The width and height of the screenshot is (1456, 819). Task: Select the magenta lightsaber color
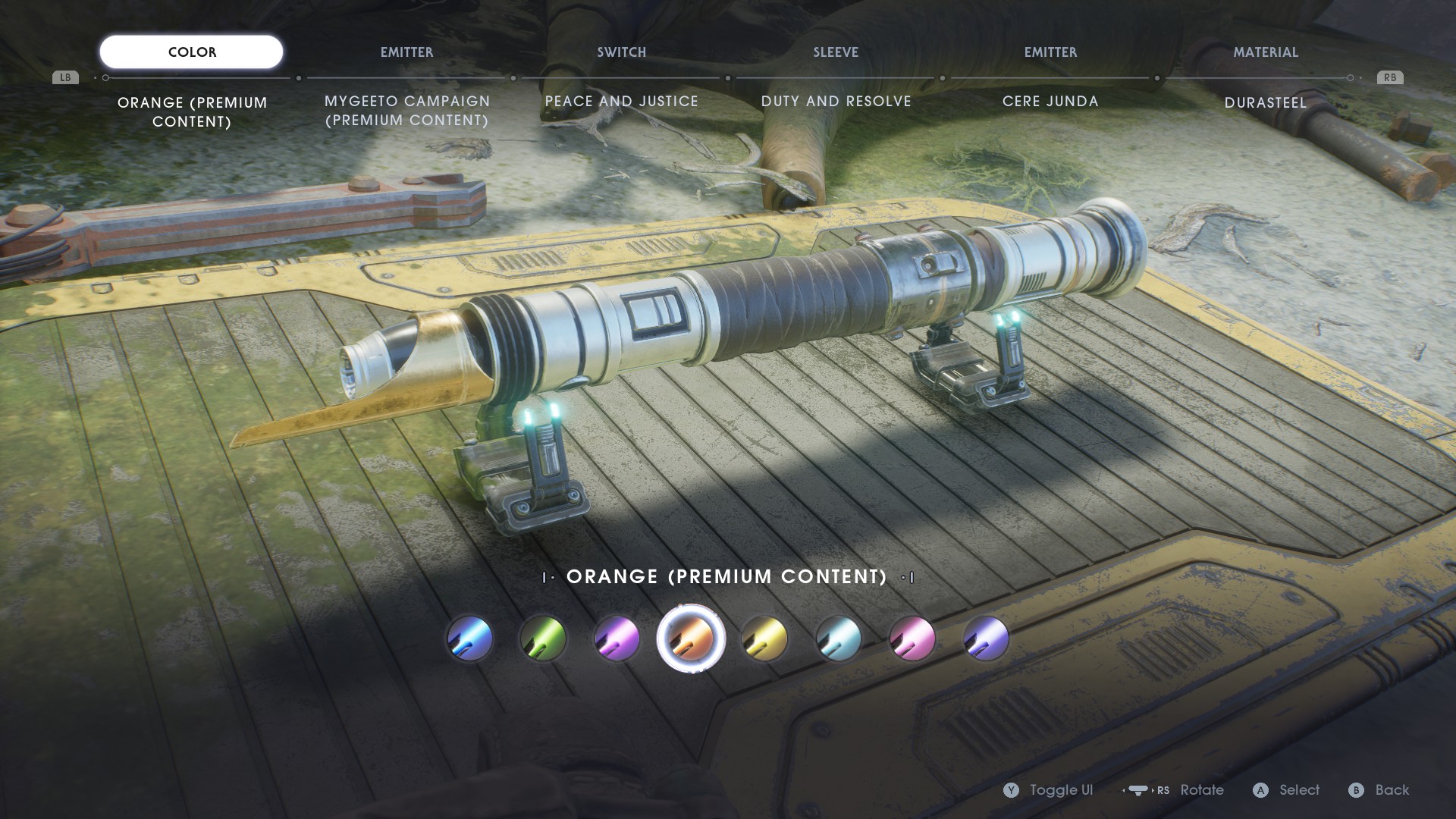pyautogui.click(x=912, y=639)
